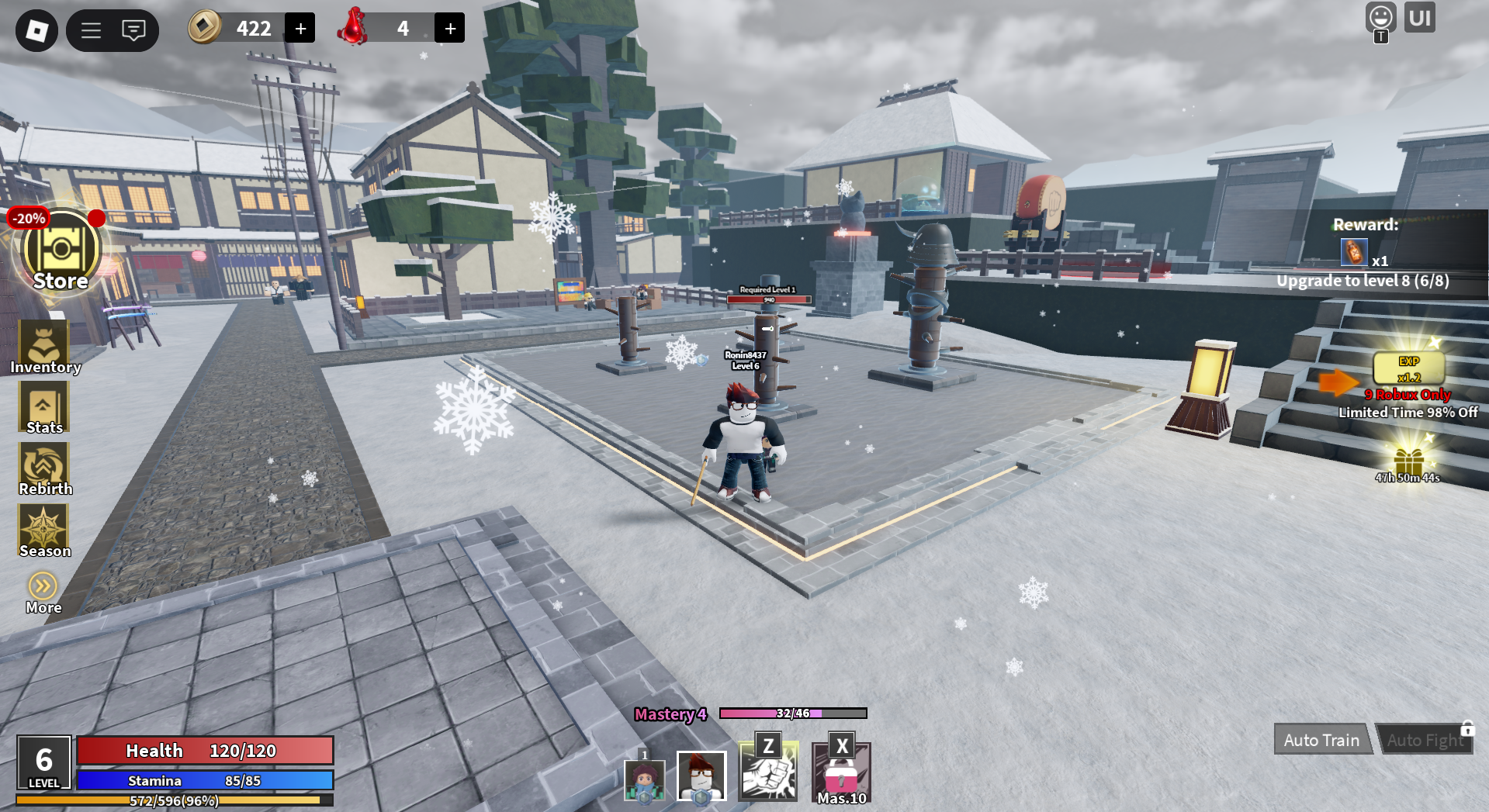Open the chat window

pyautogui.click(x=134, y=30)
